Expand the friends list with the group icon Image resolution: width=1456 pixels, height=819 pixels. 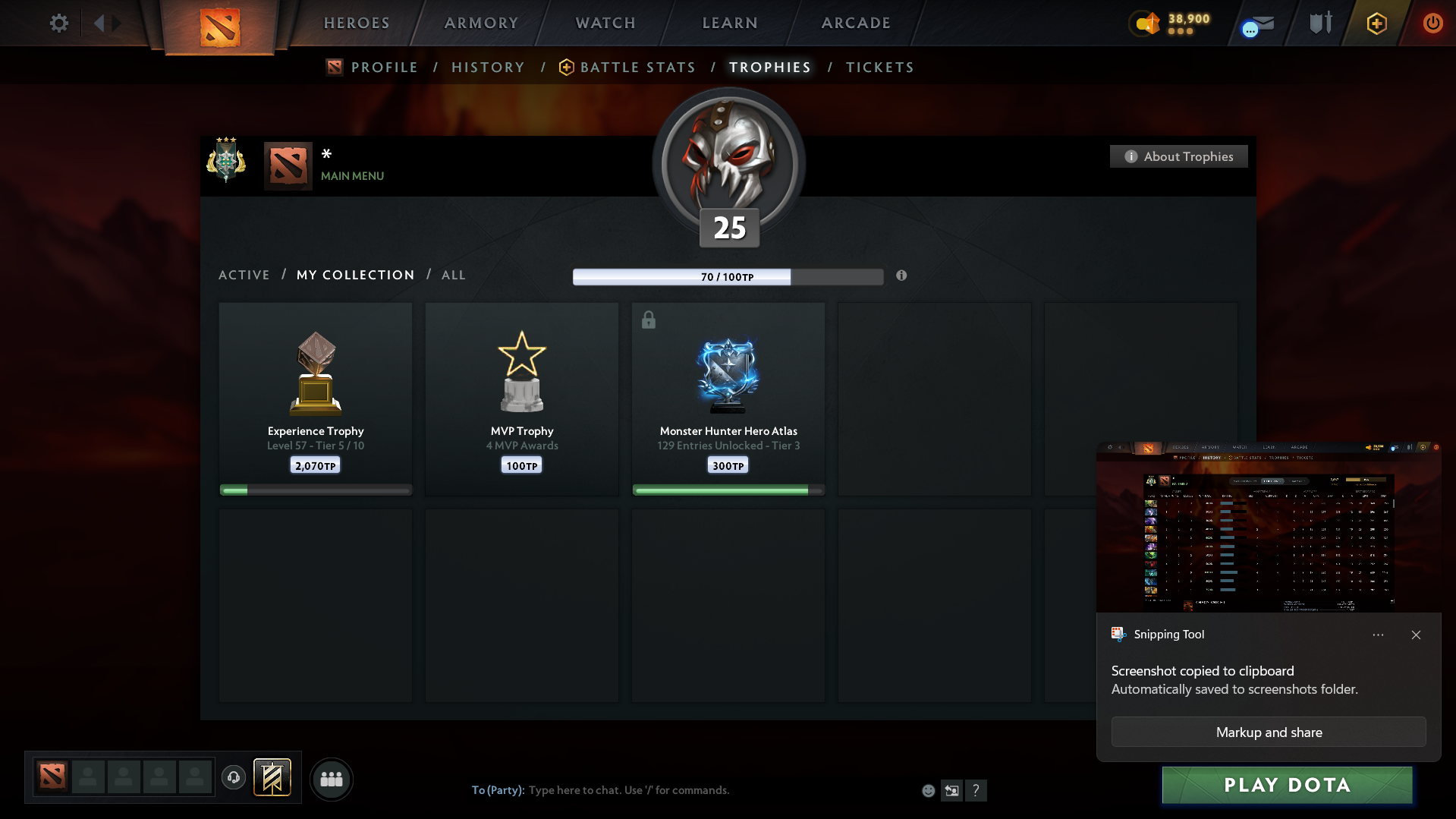point(332,778)
